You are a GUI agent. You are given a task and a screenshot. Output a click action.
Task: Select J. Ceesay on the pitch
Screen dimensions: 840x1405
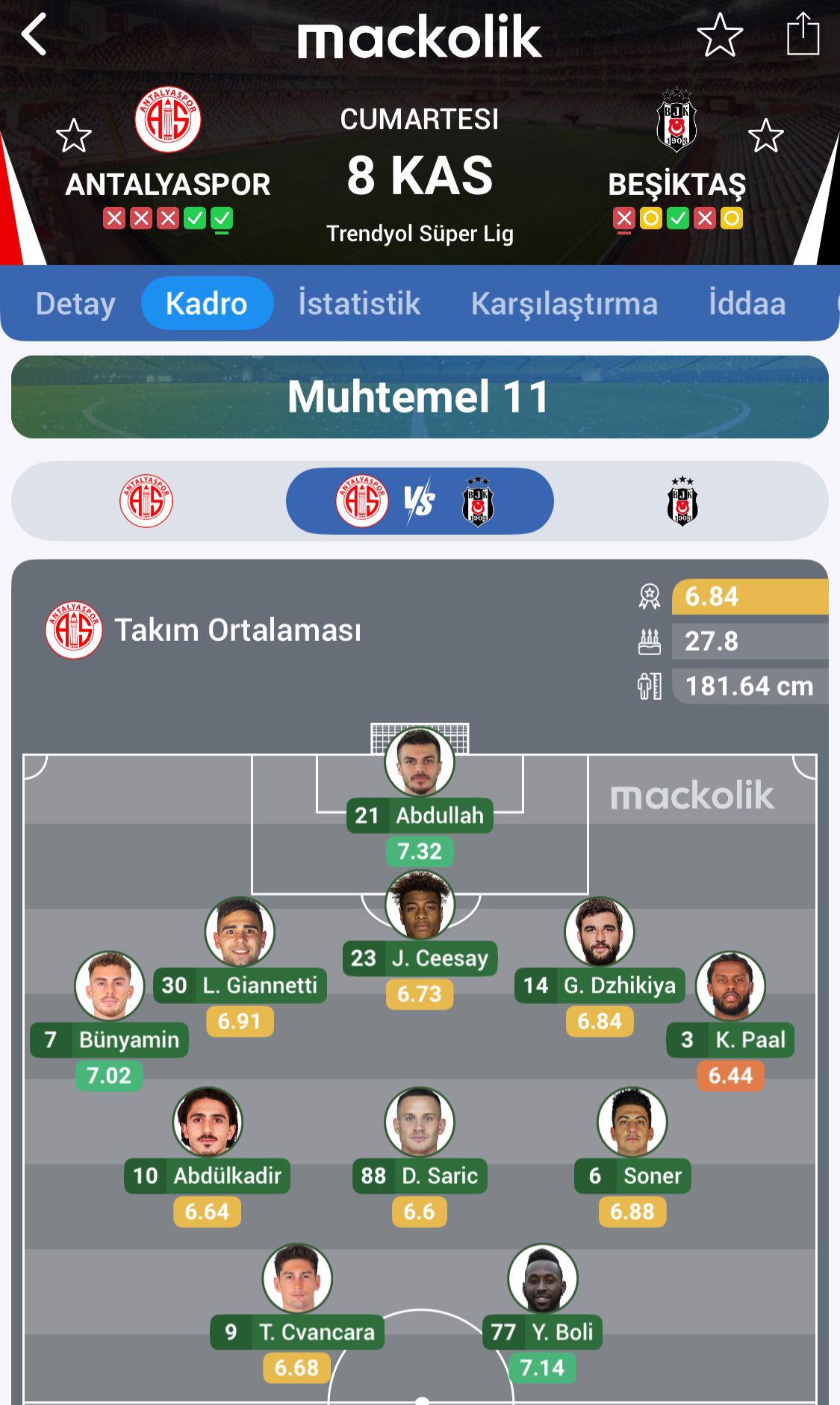coord(420,905)
